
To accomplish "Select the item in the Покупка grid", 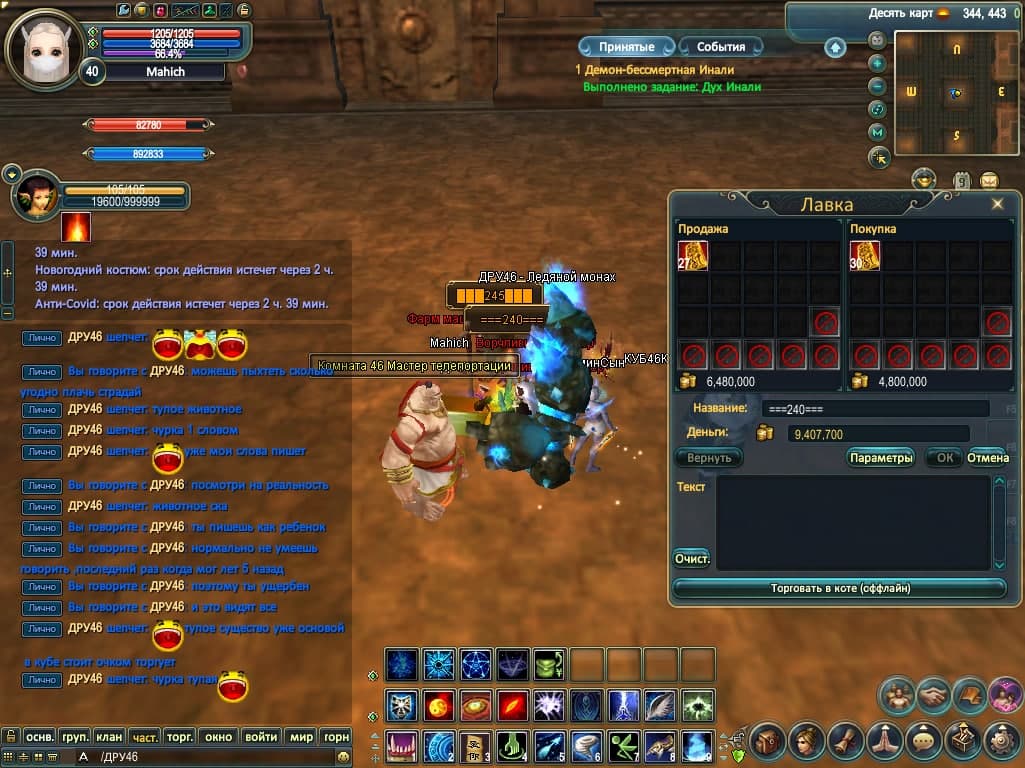I will click(x=865, y=256).
